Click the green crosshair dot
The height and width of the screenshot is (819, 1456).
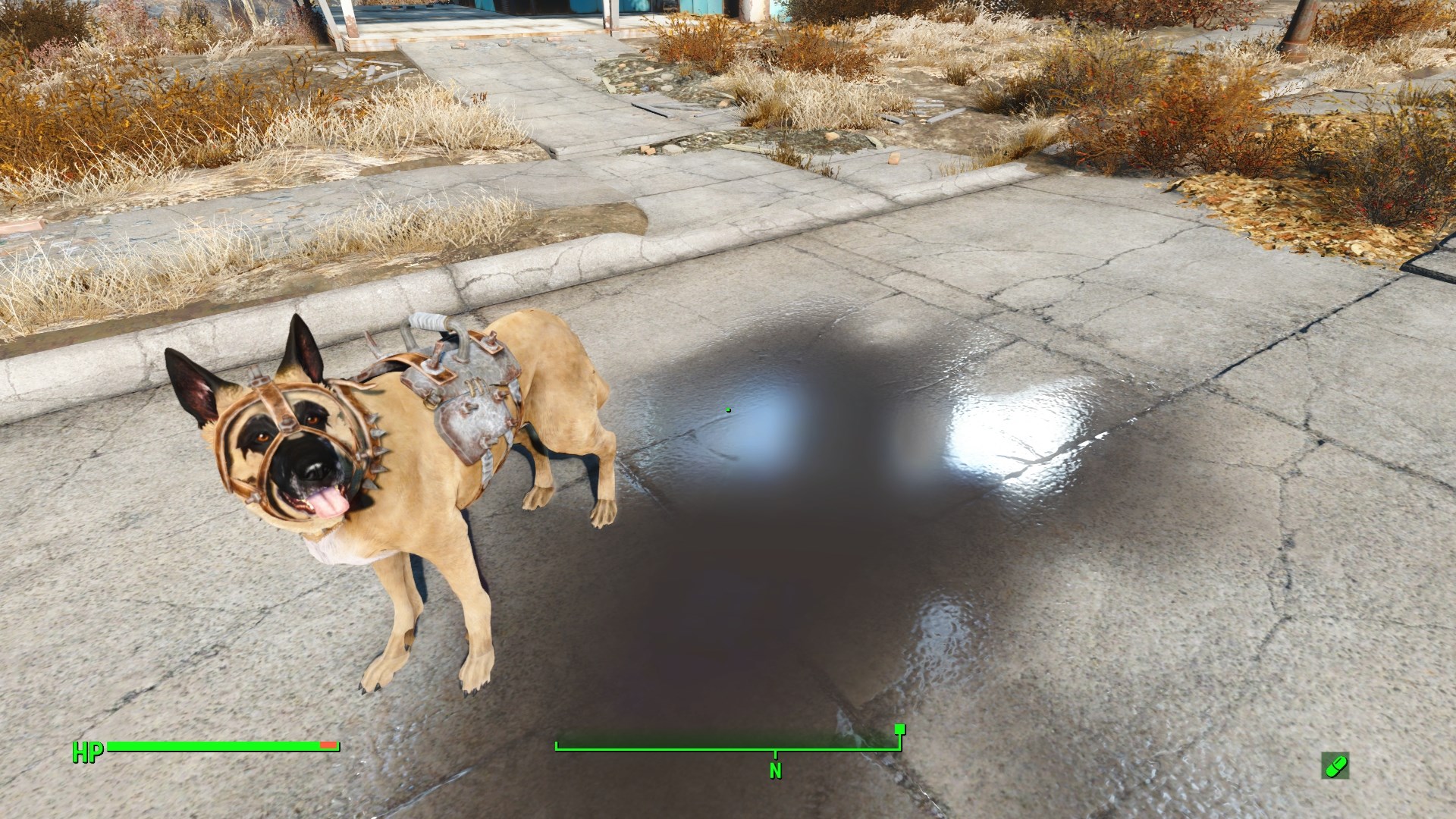728,409
